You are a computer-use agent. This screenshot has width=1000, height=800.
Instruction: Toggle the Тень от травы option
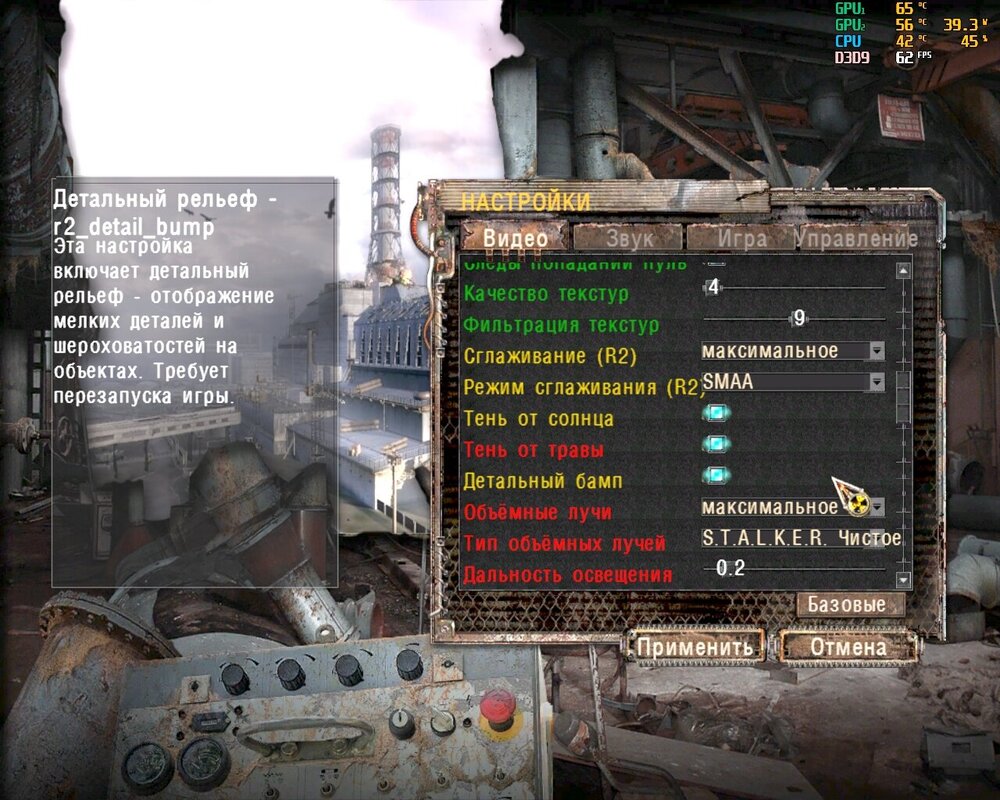click(716, 446)
